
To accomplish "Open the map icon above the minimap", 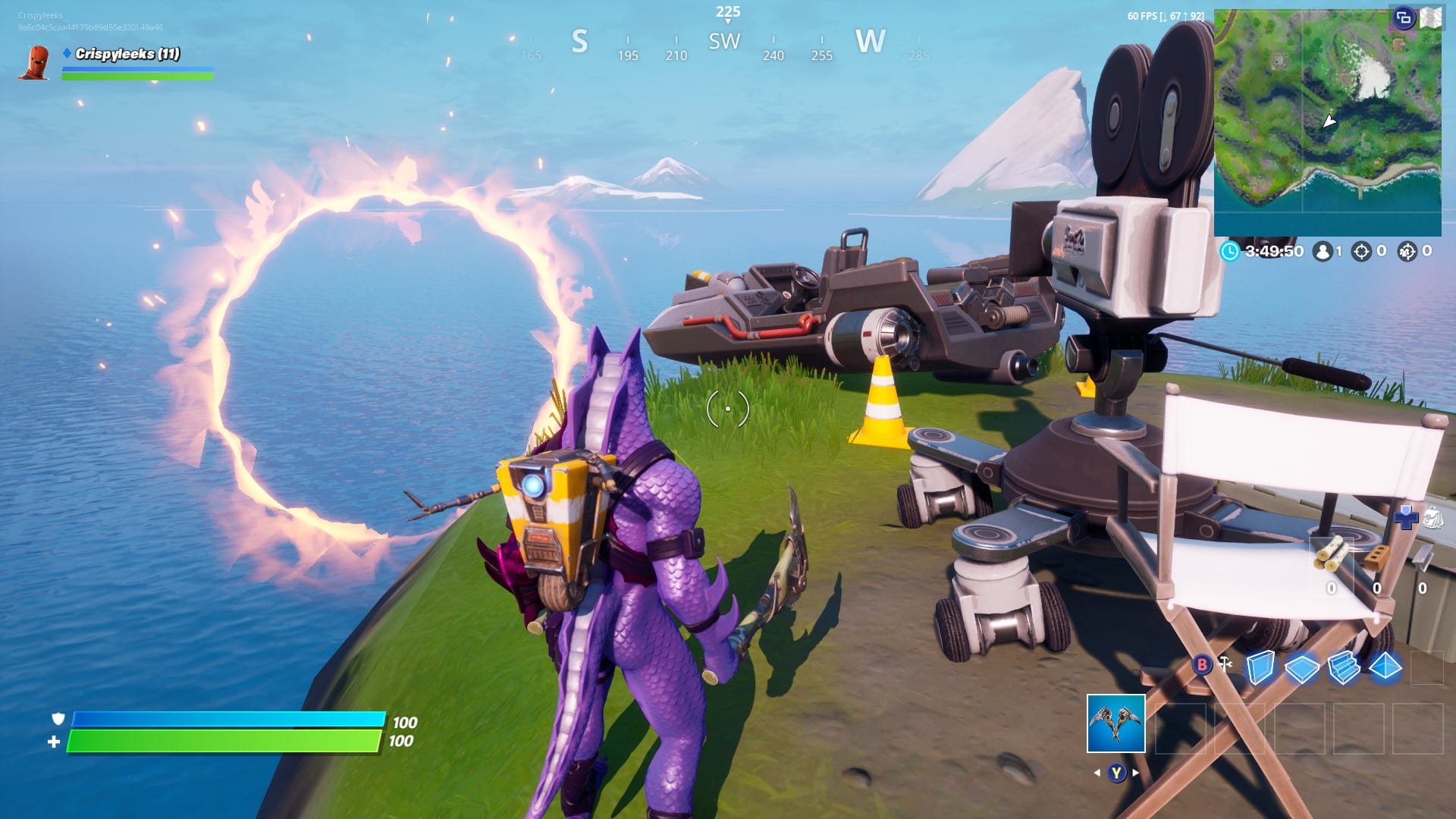I will click(x=1429, y=17).
